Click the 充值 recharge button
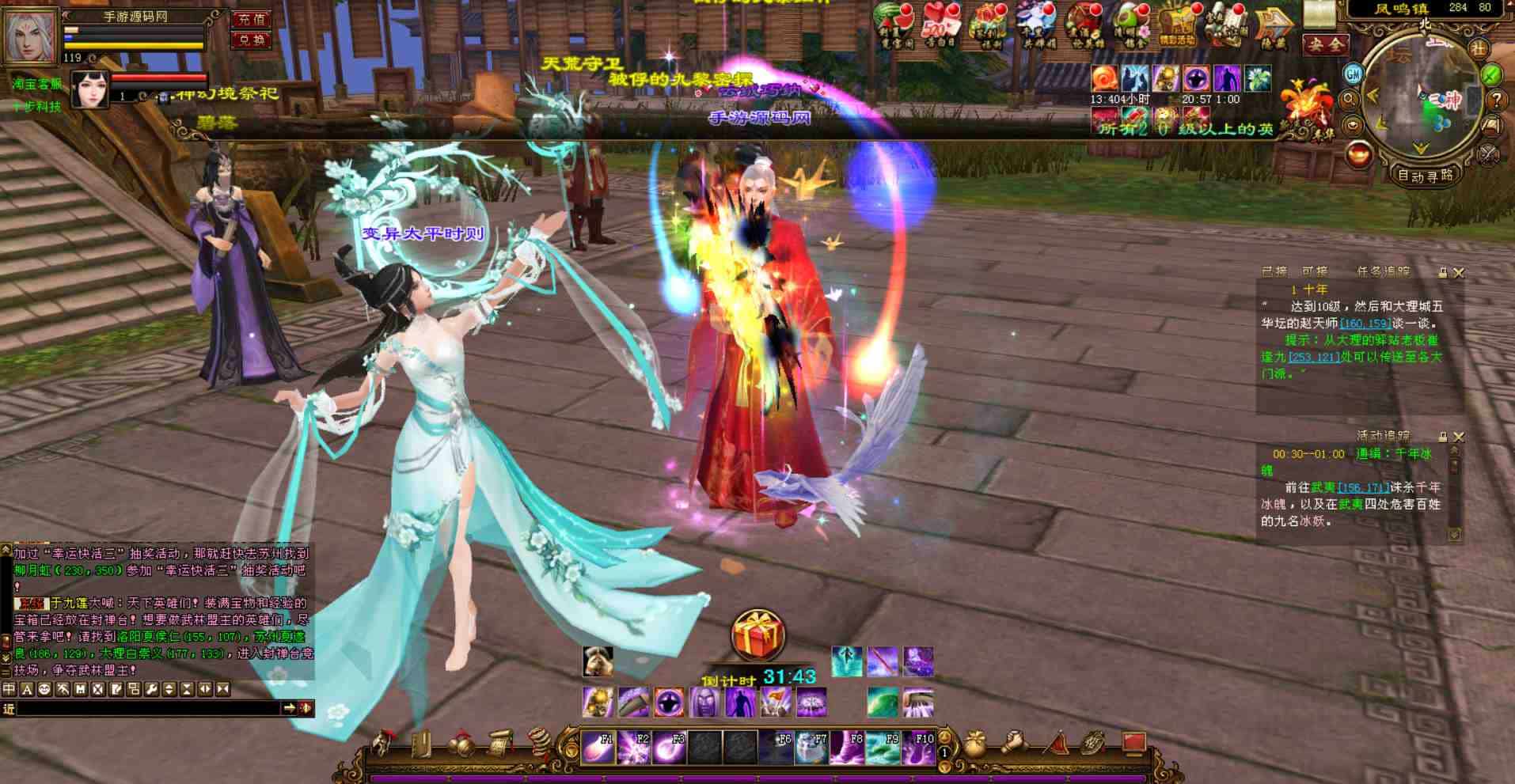Image resolution: width=1515 pixels, height=784 pixels. coord(251,19)
